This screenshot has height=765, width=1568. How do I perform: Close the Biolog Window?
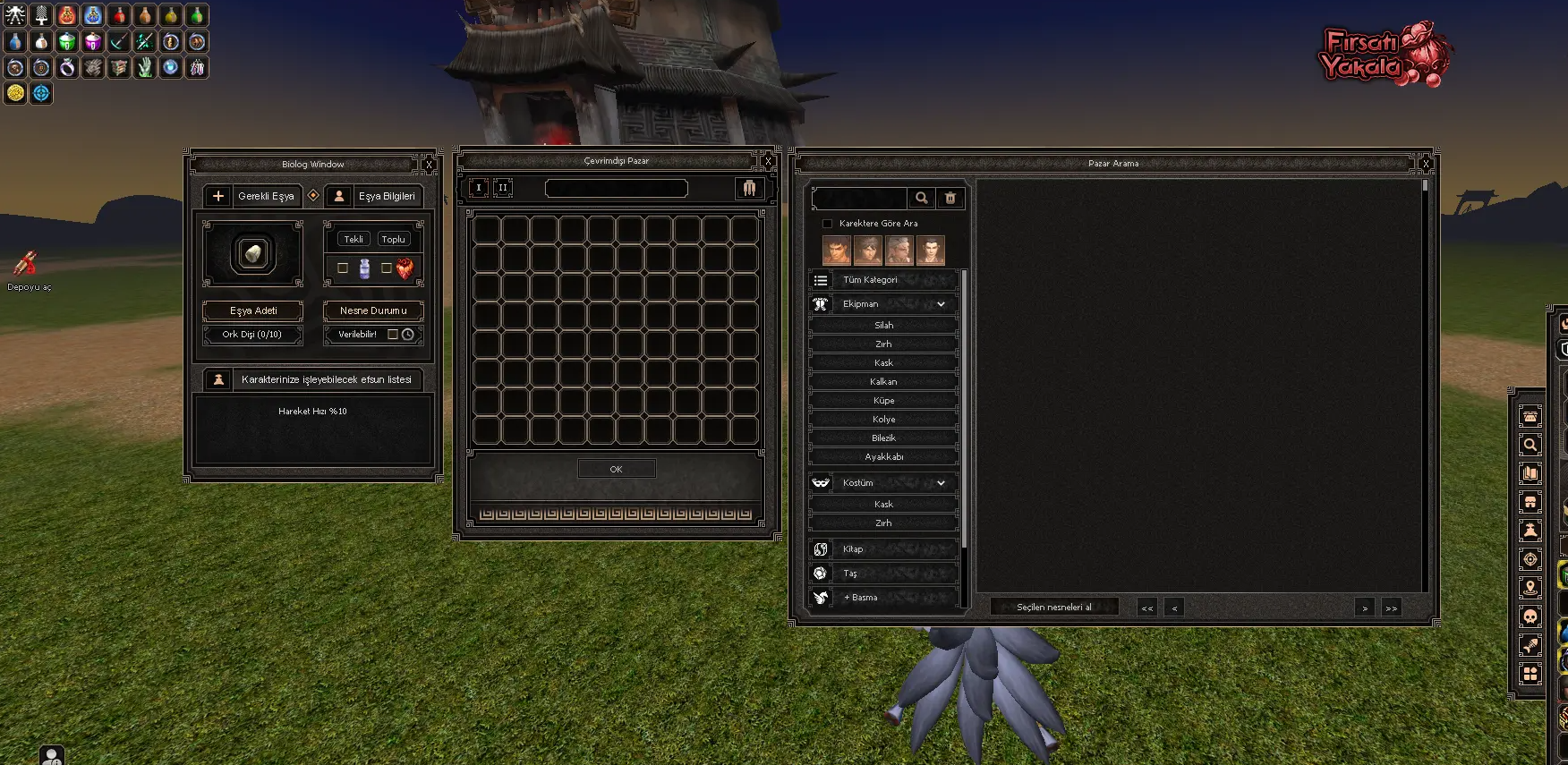click(429, 165)
